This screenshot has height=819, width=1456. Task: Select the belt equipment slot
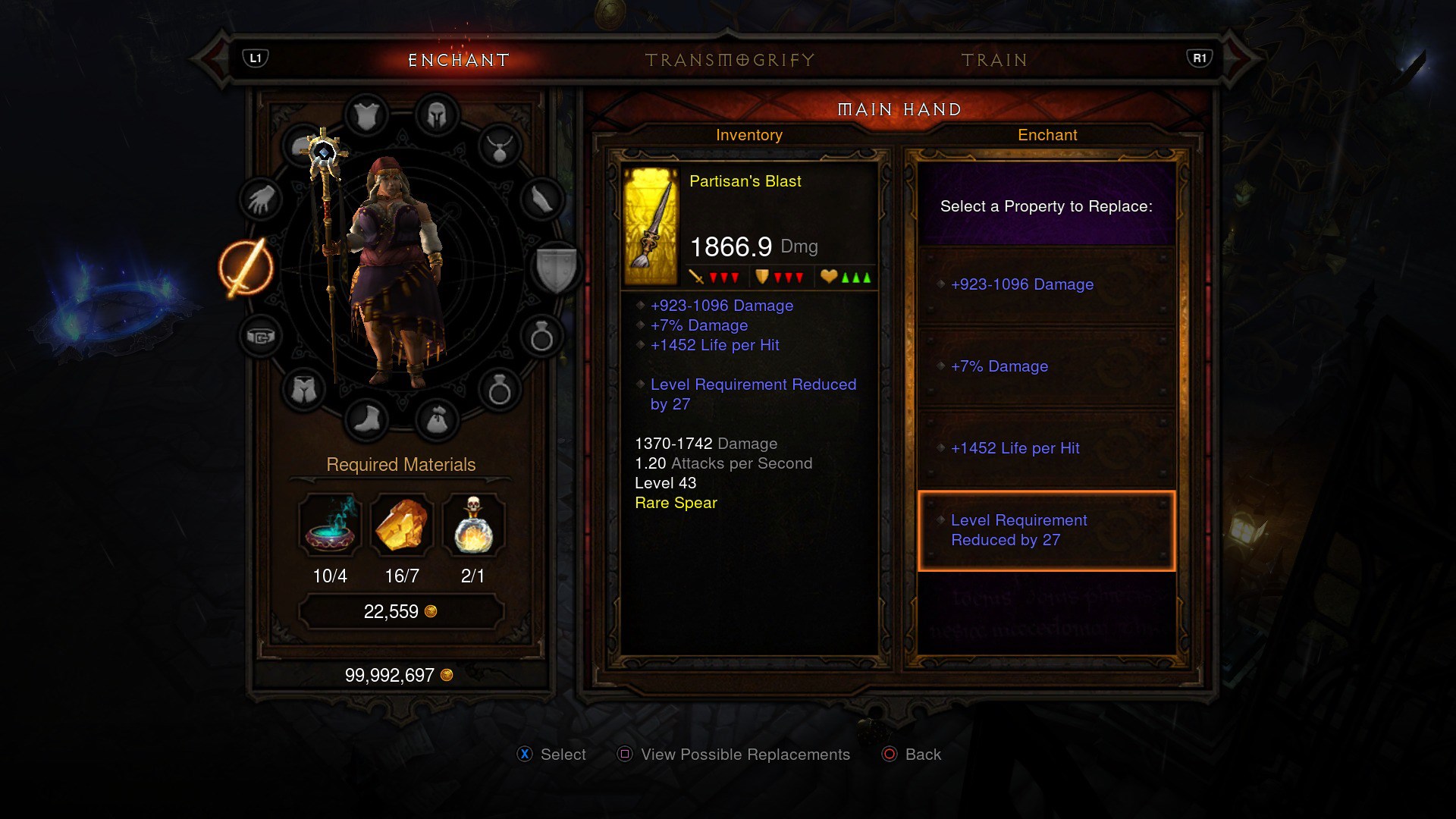pos(261,336)
